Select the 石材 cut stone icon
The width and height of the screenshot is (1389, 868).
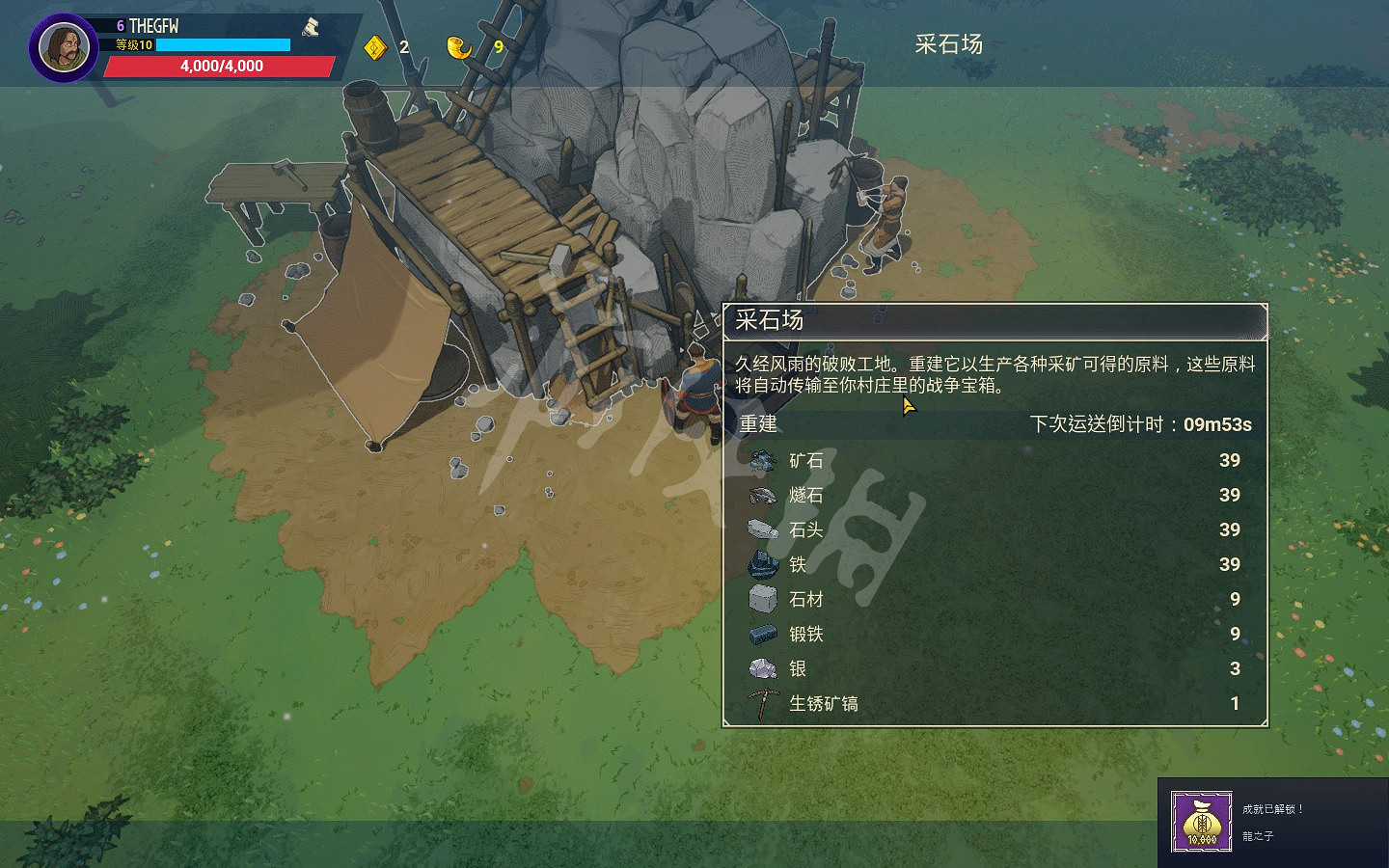pos(761,599)
